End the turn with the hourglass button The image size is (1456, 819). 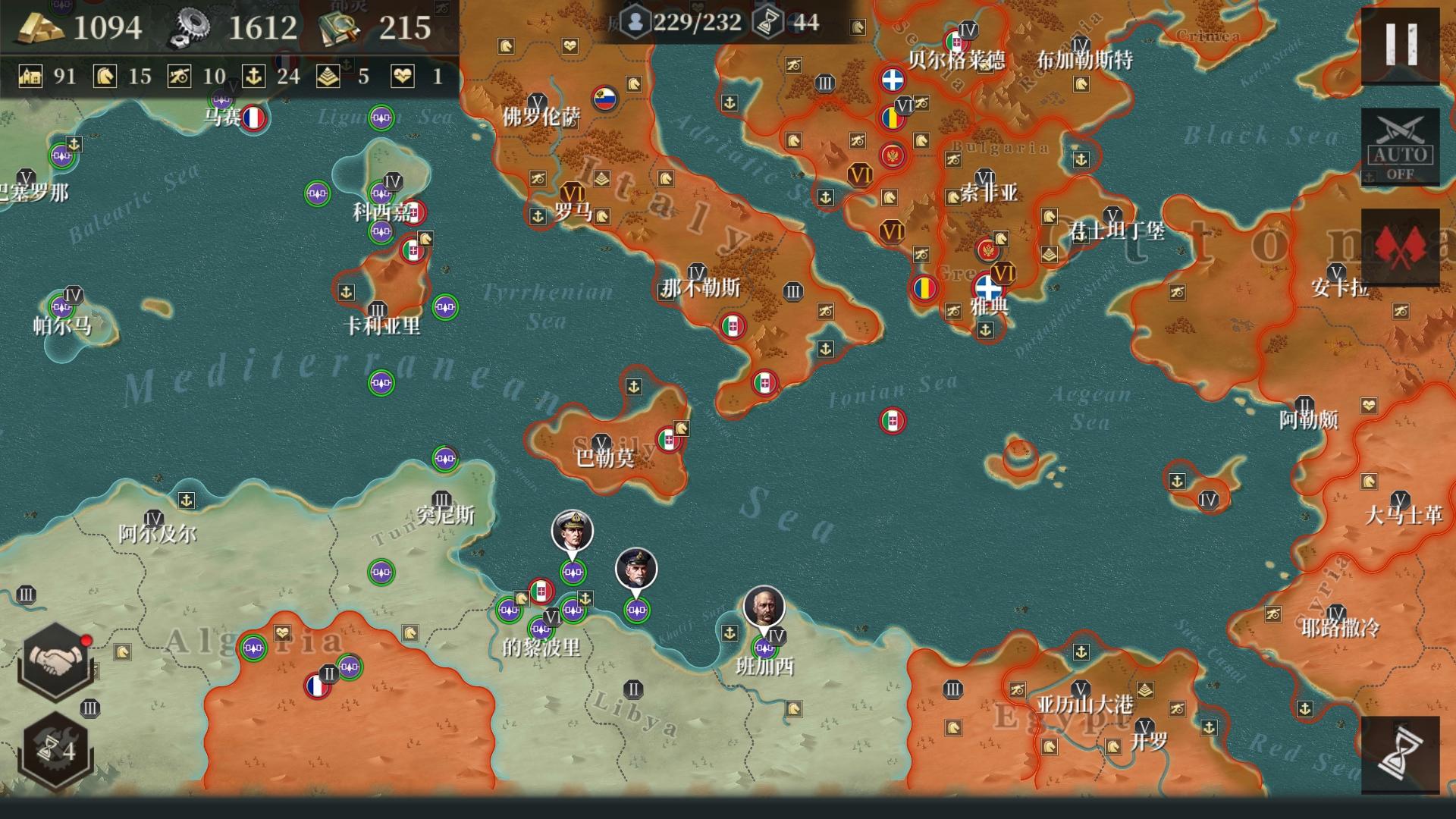tap(1400, 755)
